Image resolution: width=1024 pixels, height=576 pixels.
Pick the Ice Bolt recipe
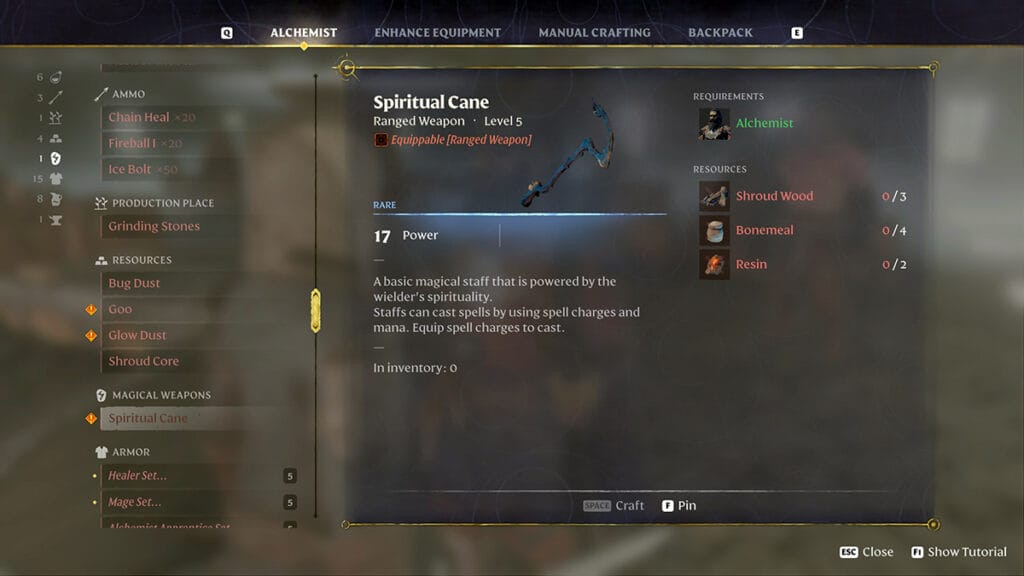coord(129,169)
